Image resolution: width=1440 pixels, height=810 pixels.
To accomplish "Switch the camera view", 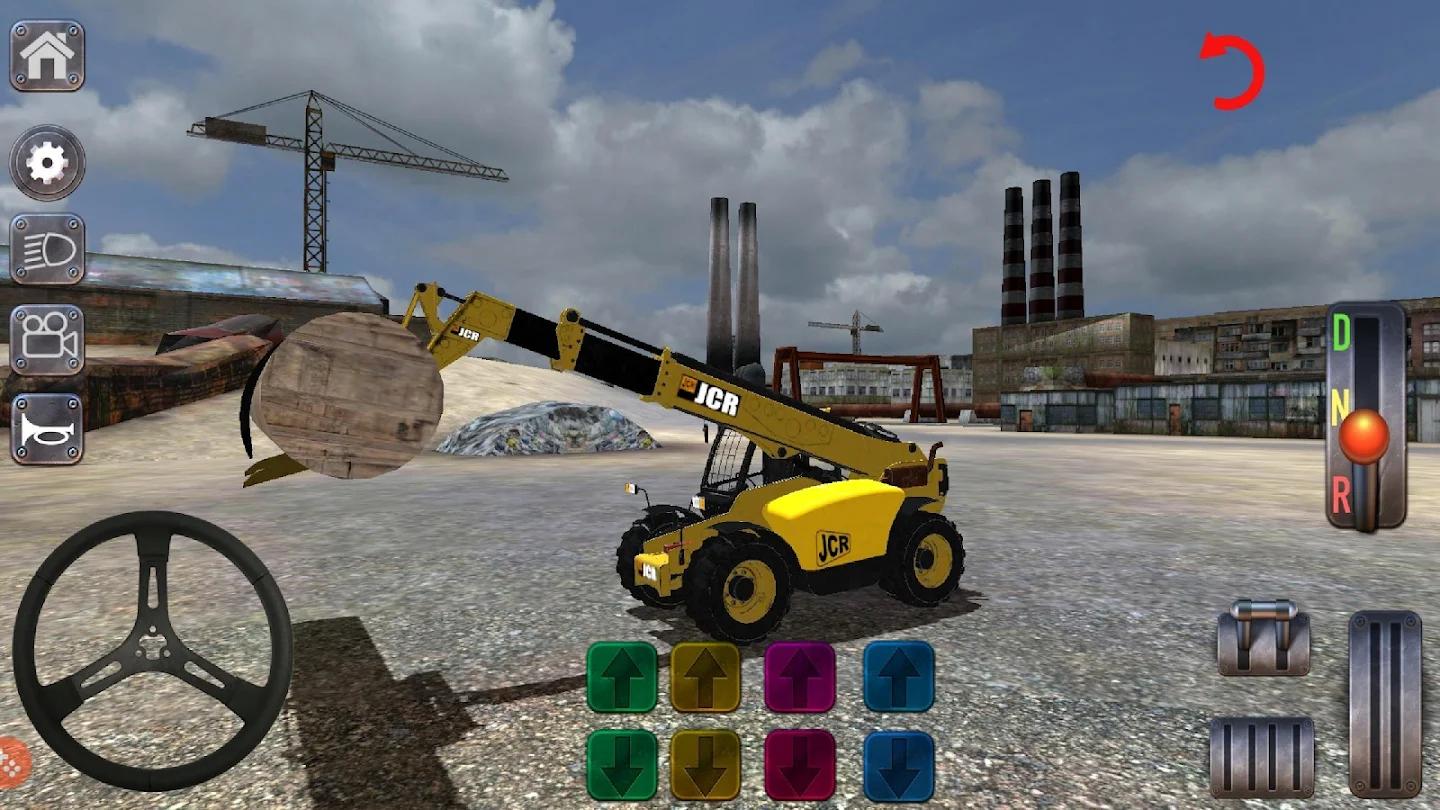I will tap(47, 340).
